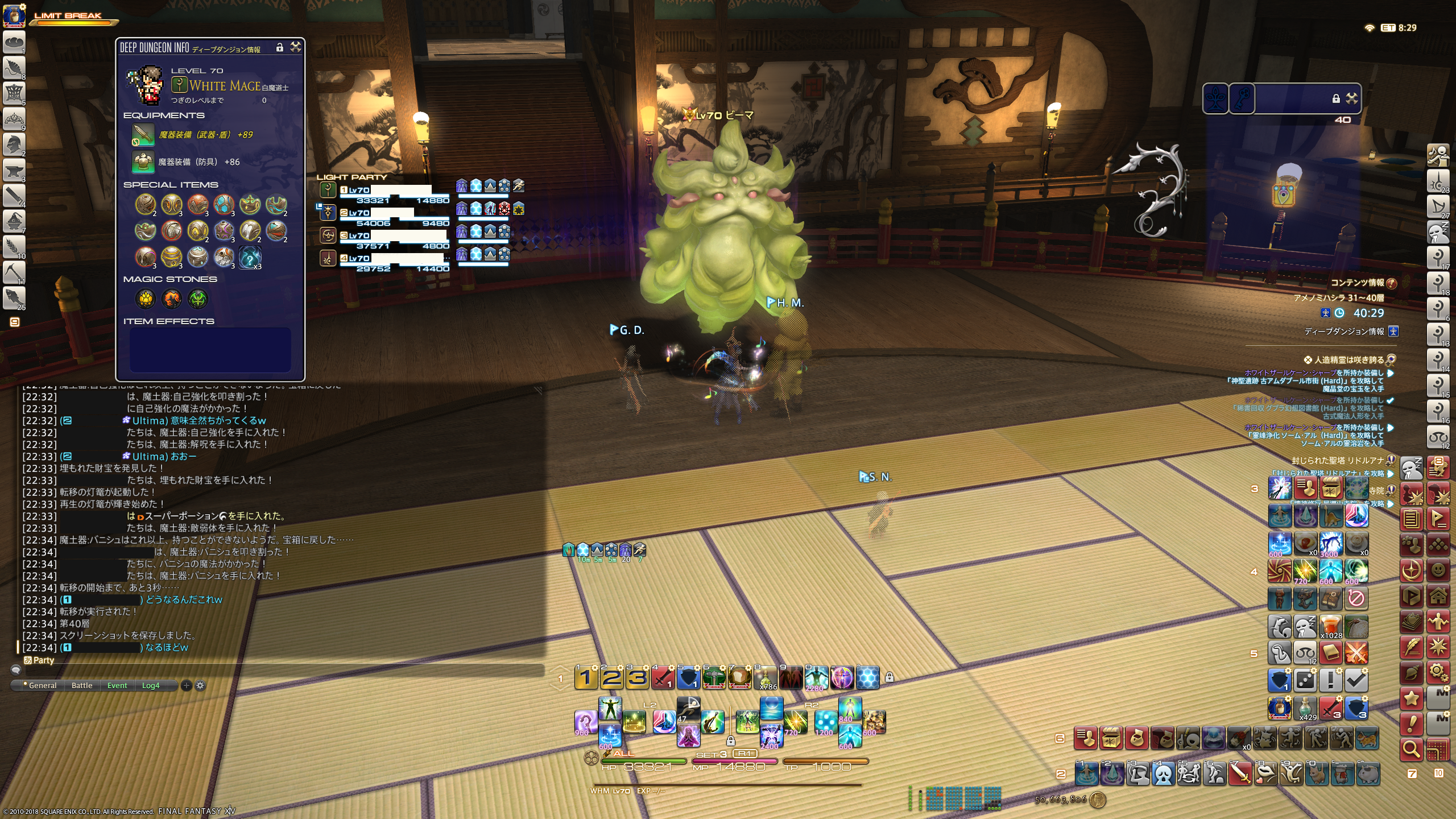Select the yellow potion stack of 786
The height and width of the screenshot is (819, 1456).
(766, 677)
